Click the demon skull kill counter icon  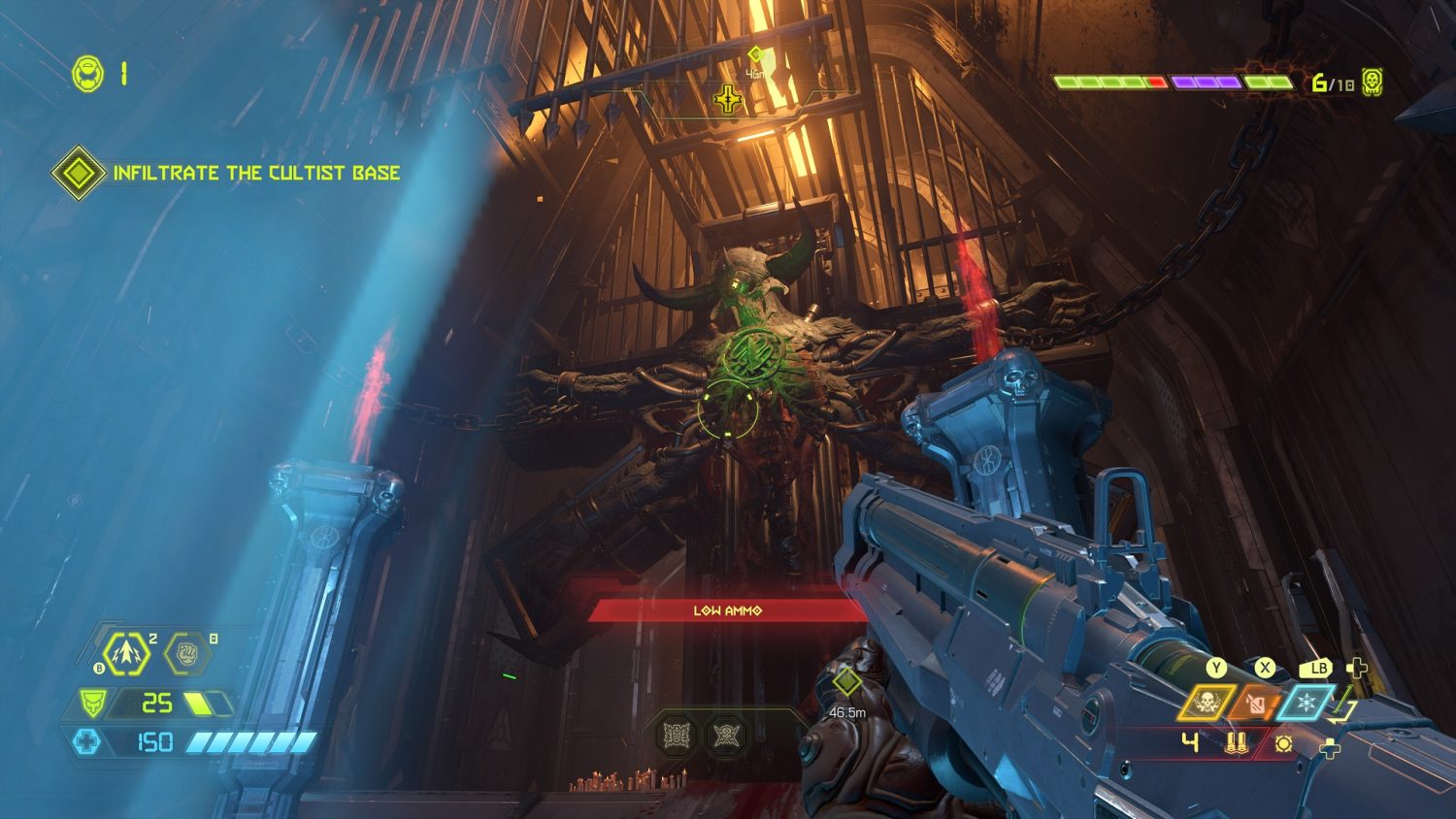pyautogui.click(x=1372, y=82)
